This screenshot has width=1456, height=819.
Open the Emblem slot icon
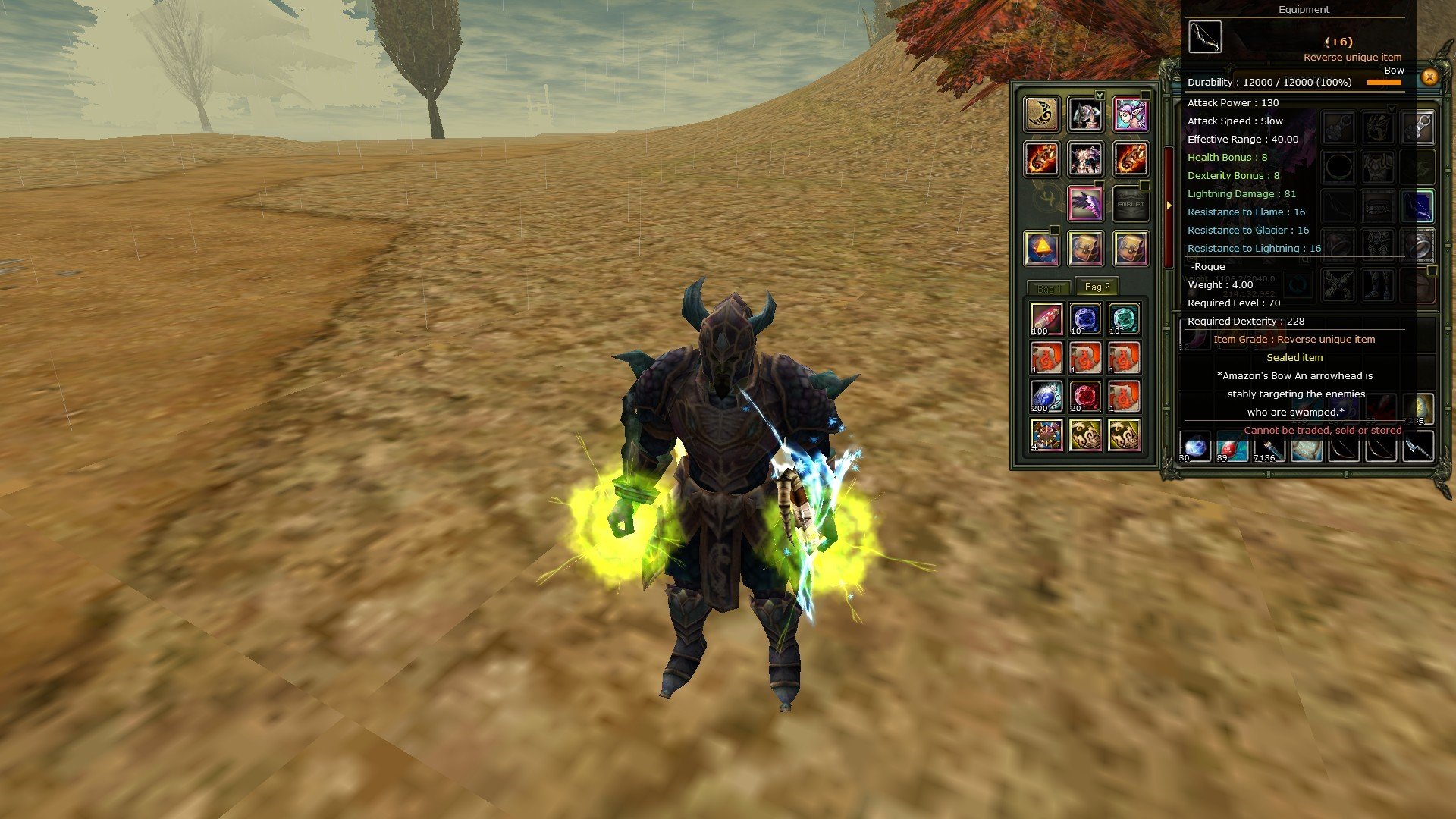tap(1131, 203)
